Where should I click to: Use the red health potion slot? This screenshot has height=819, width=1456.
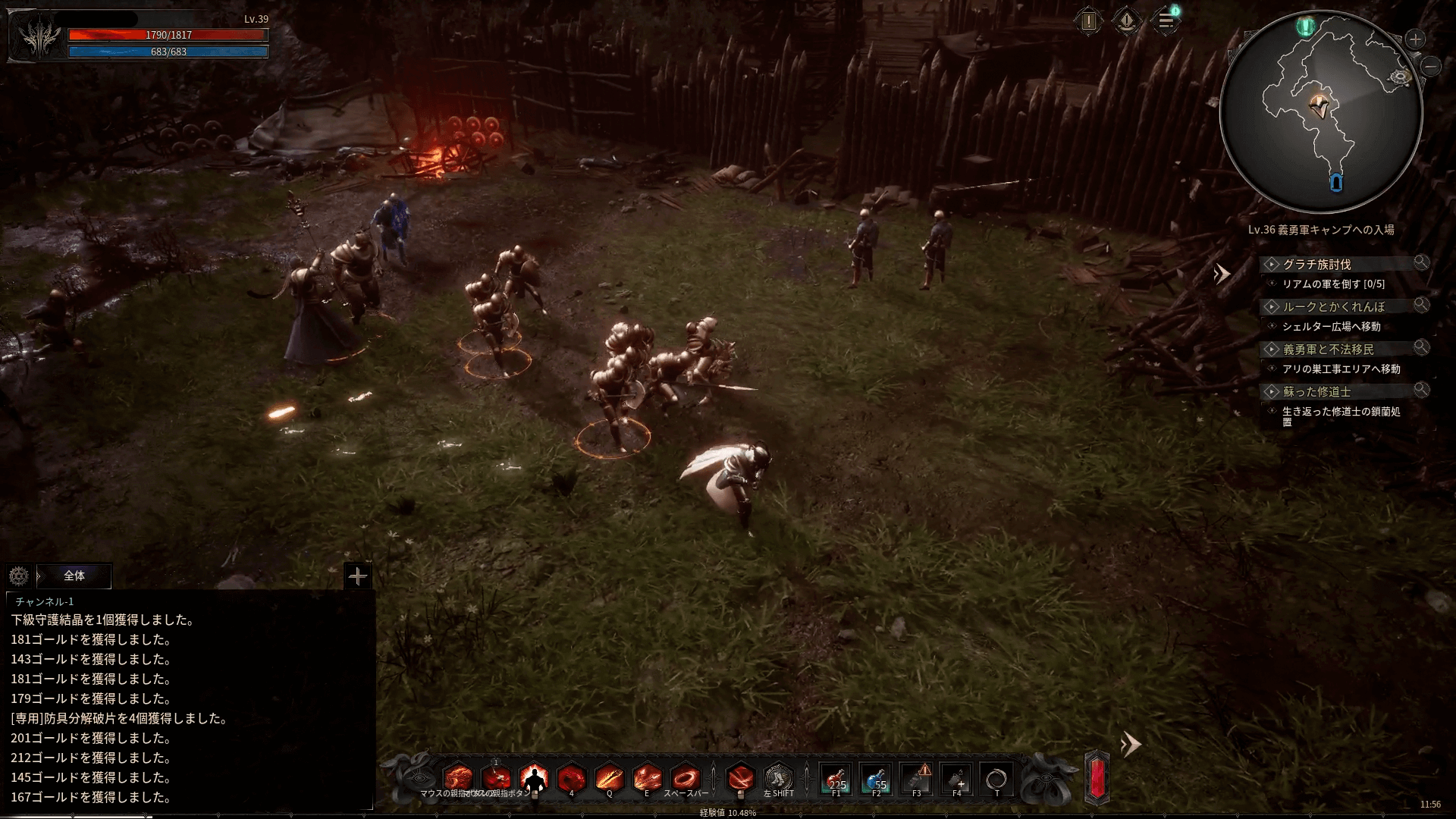(836, 779)
